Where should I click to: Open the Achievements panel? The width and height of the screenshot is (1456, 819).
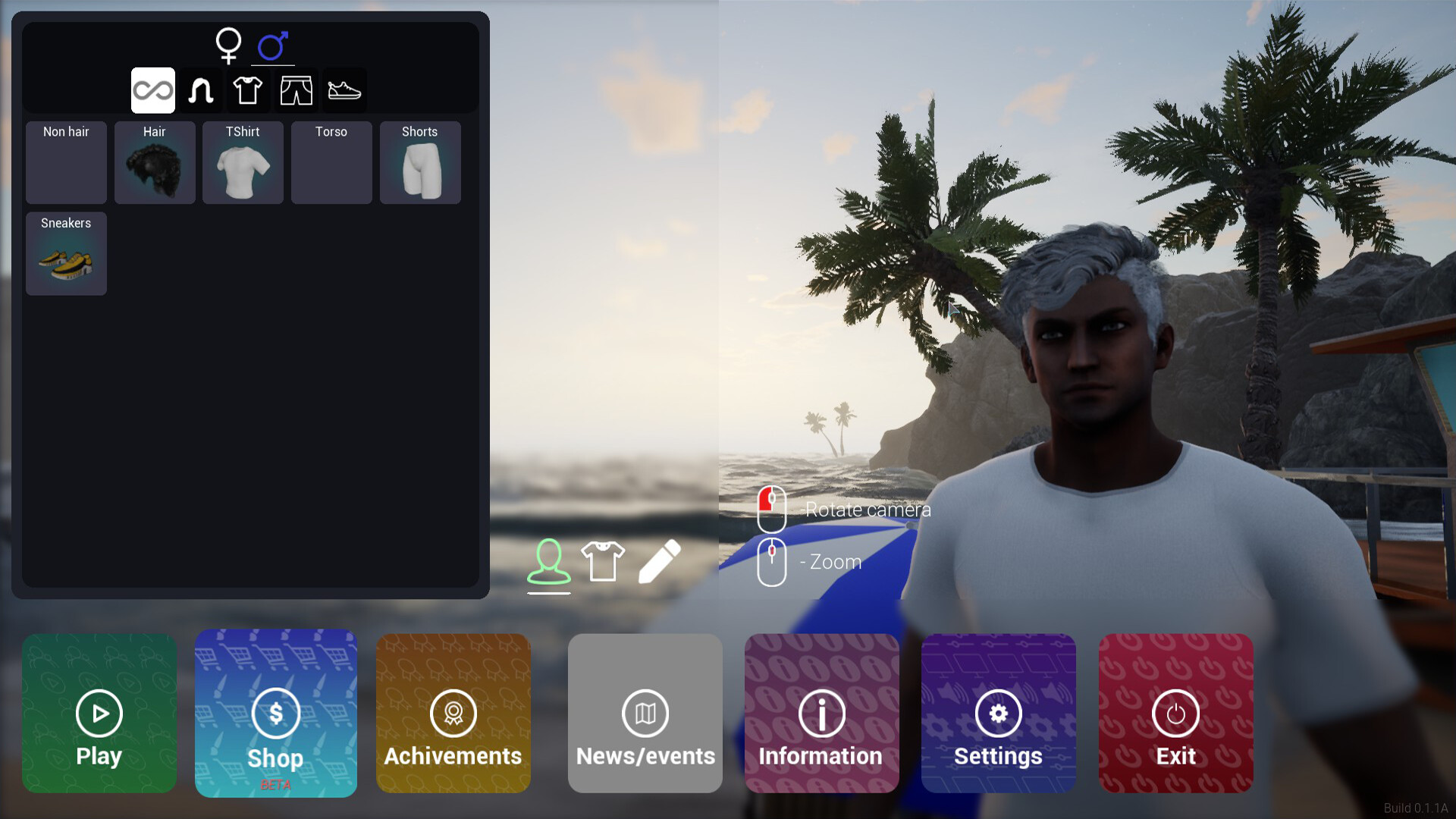pyautogui.click(x=453, y=714)
